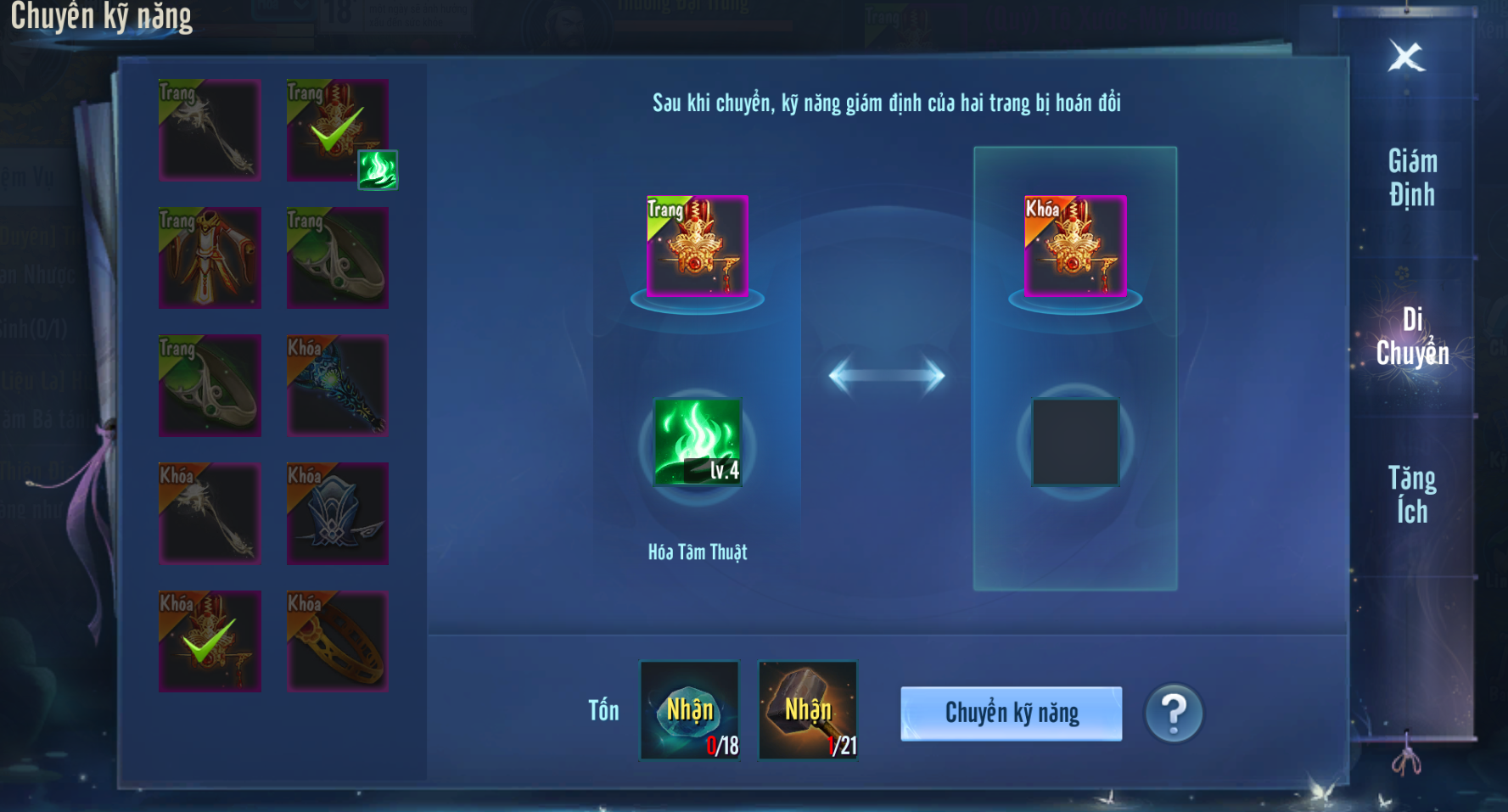
Task: Select the robe armor in equipment list
Action: pos(210,257)
